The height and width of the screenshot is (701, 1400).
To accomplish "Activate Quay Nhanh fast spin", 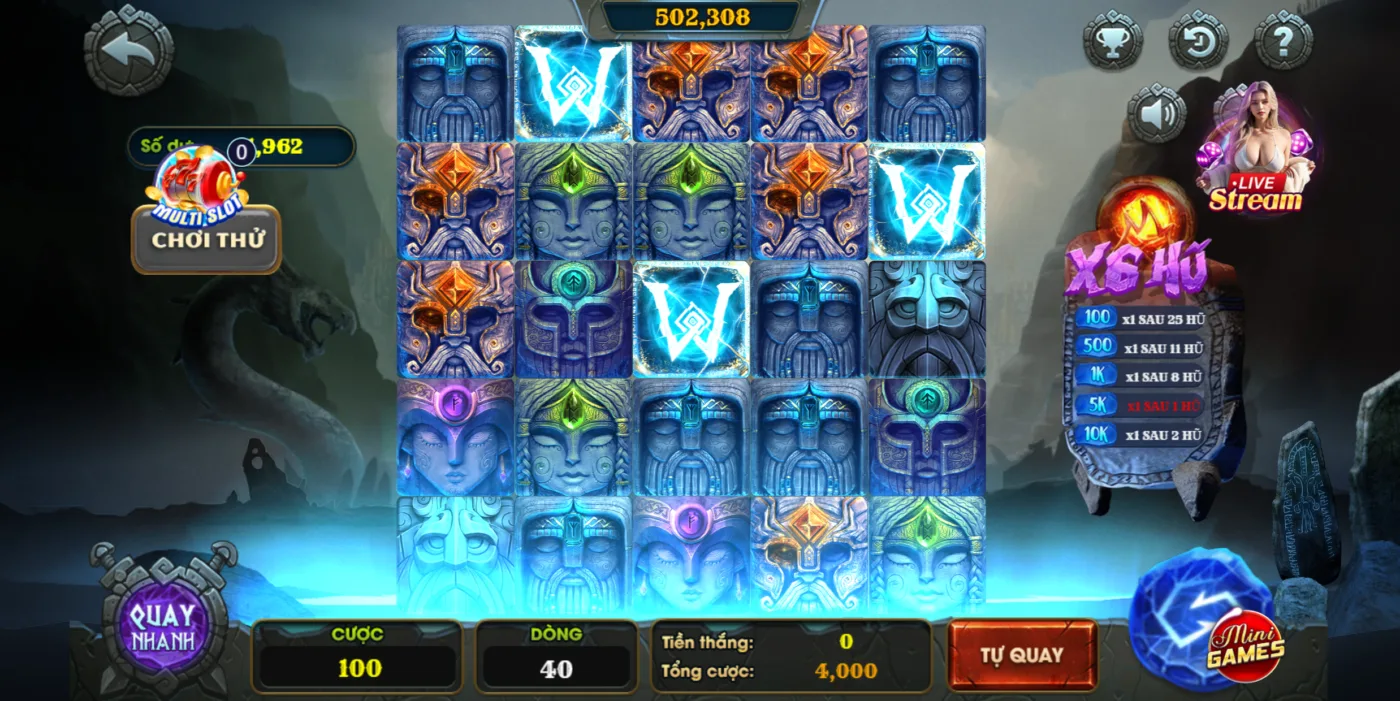I will [163, 626].
